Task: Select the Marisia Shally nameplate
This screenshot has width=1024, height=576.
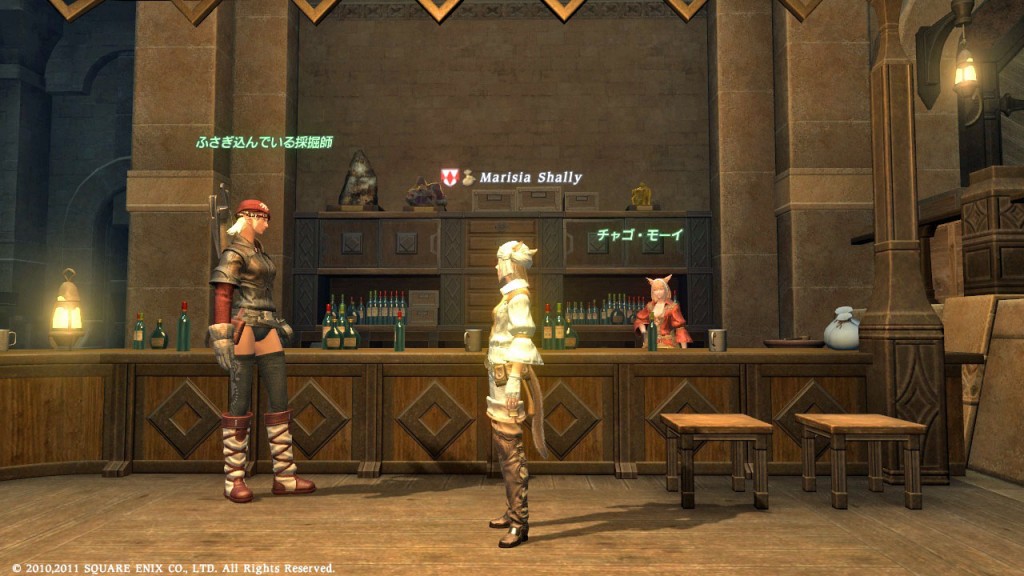Action: 529,178
